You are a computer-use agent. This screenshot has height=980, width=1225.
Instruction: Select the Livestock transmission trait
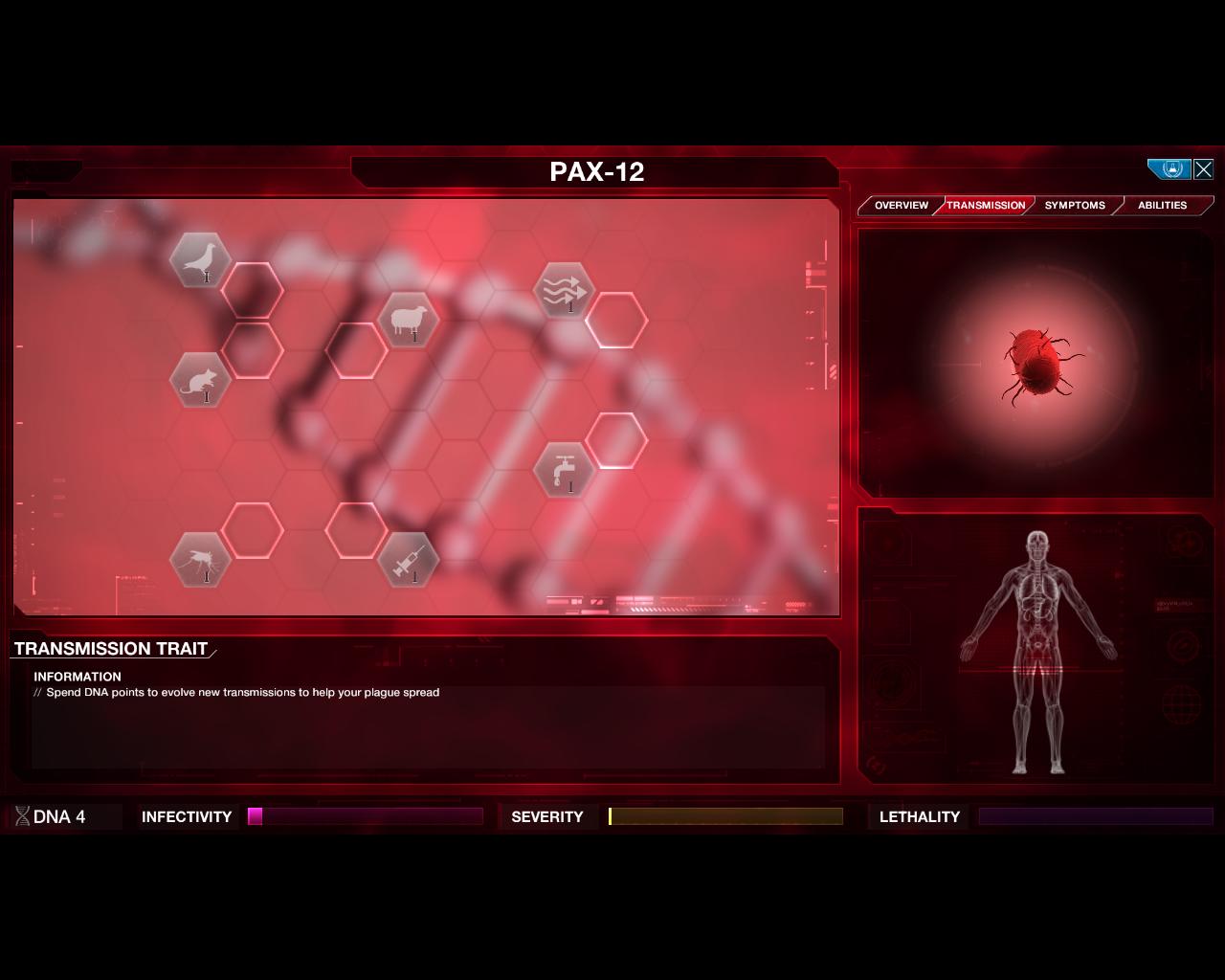coord(409,321)
